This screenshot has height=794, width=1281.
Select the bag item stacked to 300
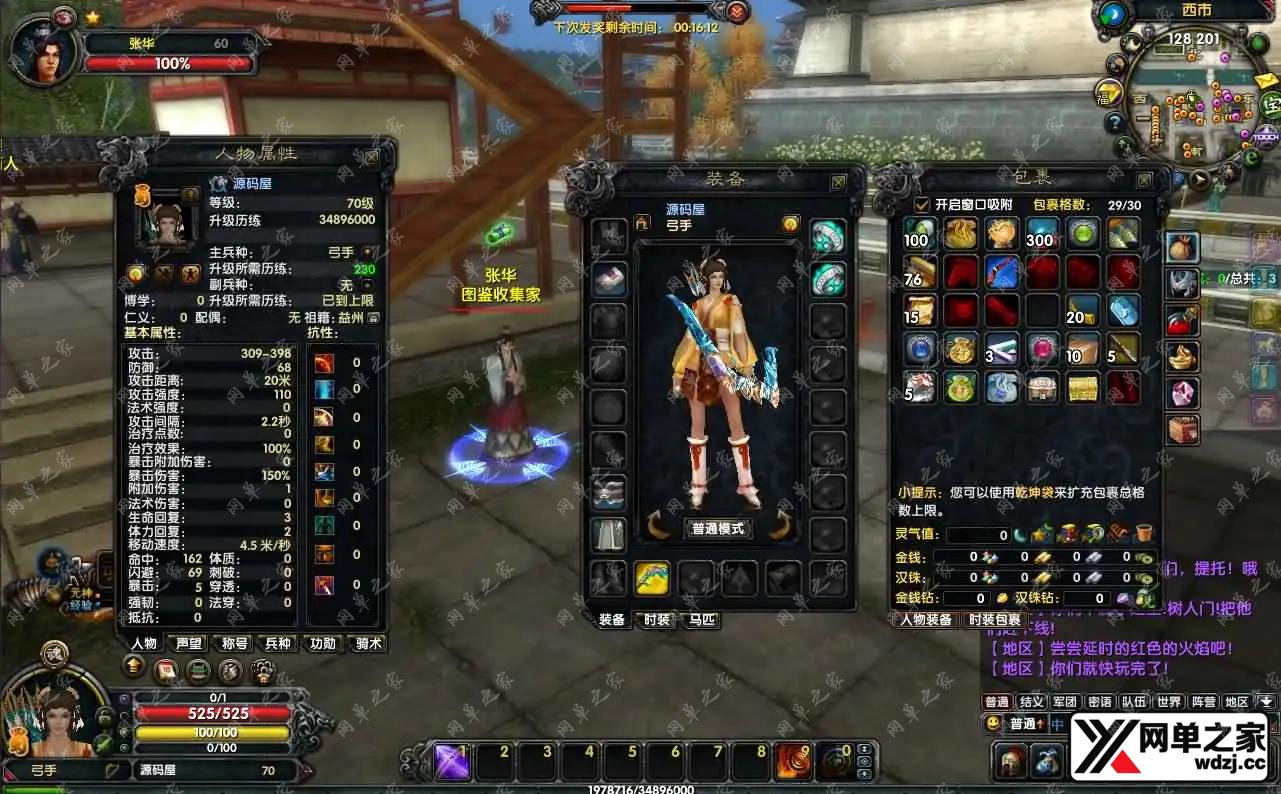point(1041,234)
